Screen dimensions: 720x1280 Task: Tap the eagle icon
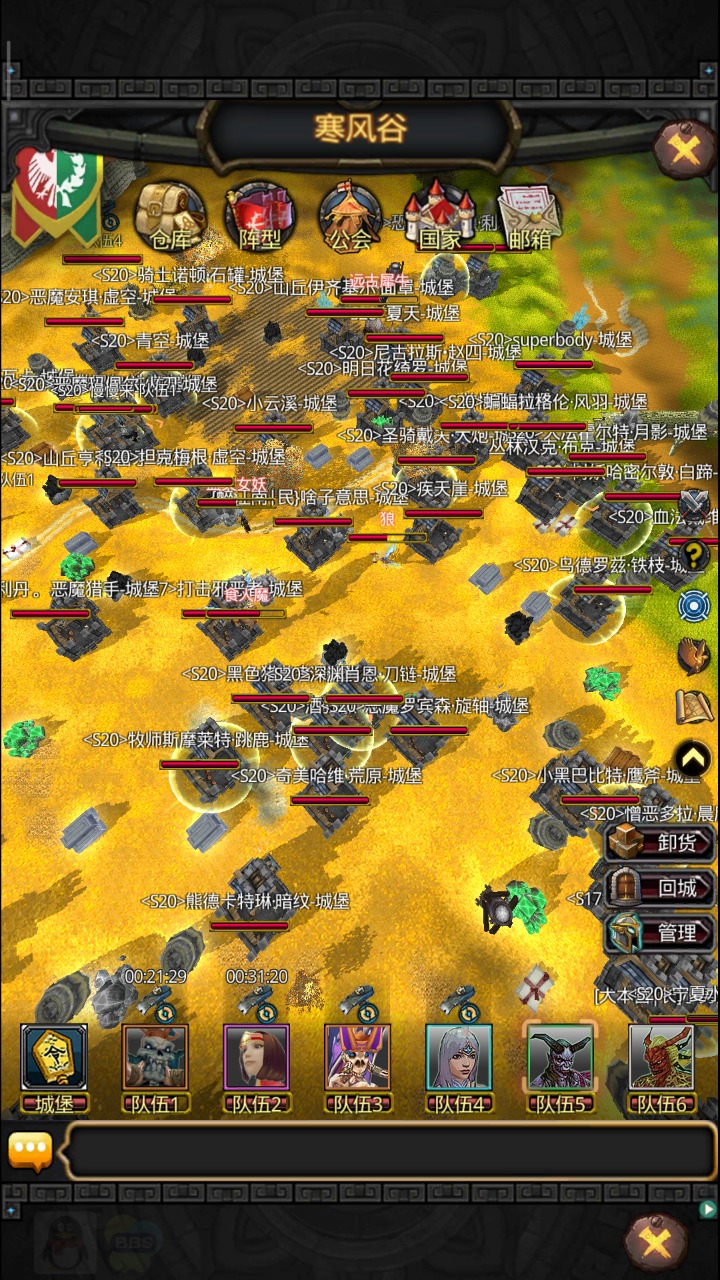[x=694, y=656]
